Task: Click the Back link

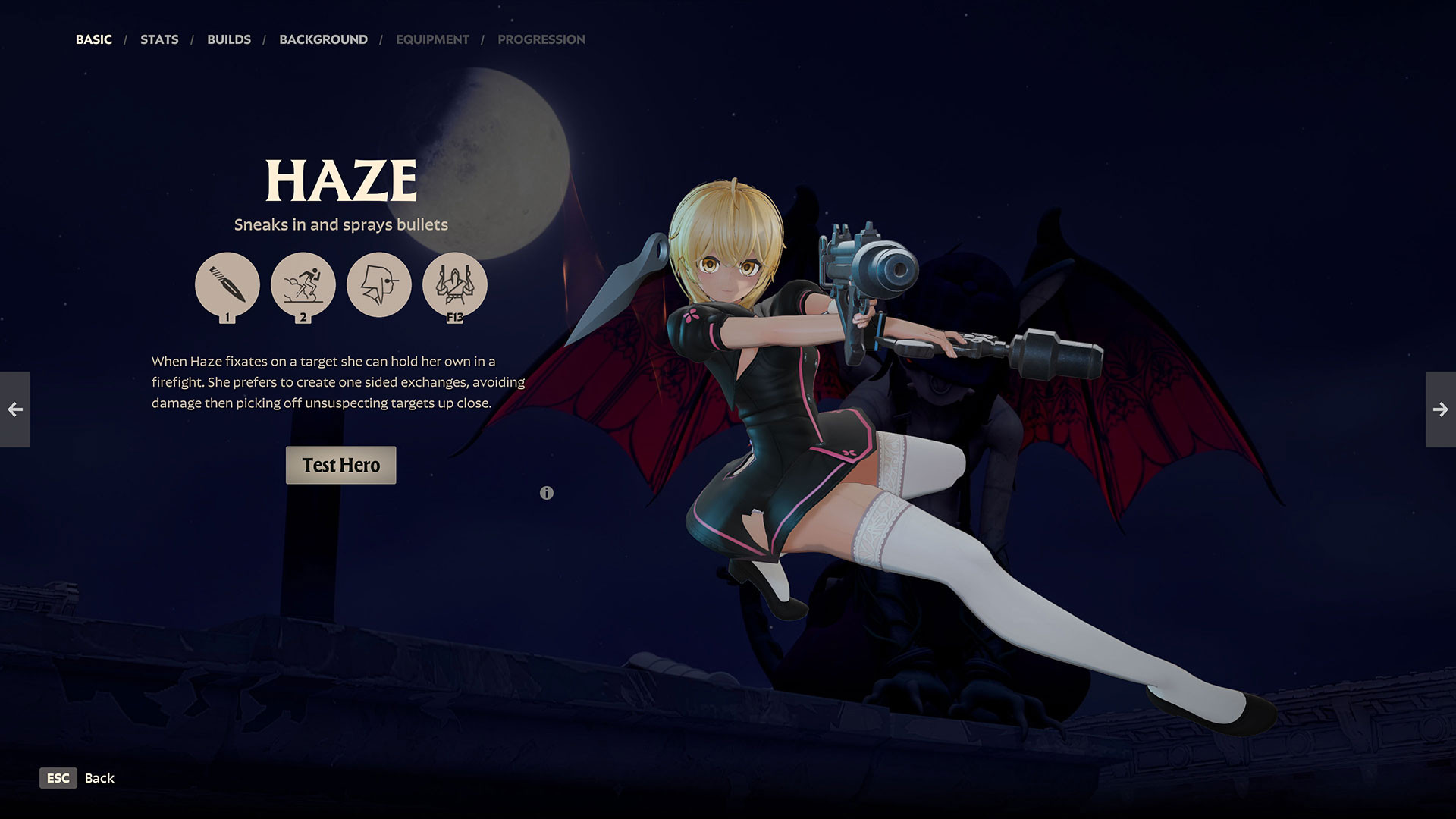Action: 99,778
